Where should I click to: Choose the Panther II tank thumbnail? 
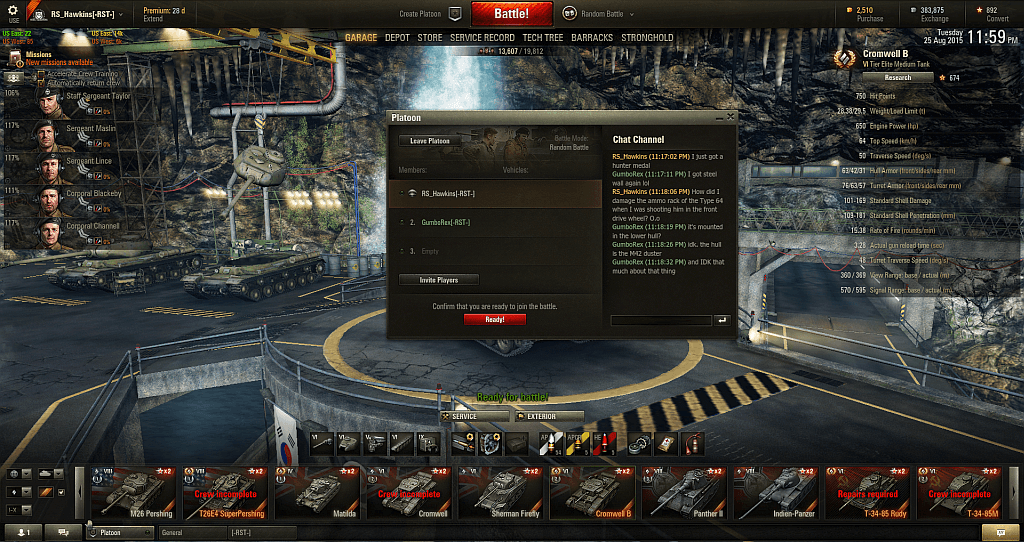[x=686, y=492]
